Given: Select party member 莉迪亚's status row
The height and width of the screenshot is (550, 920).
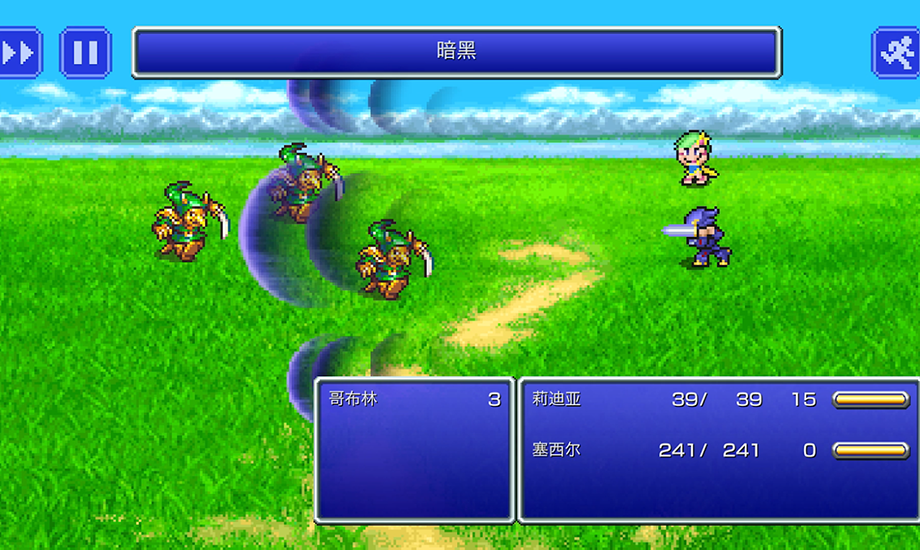Looking at the screenshot, I should pyautogui.click(x=718, y=399).
